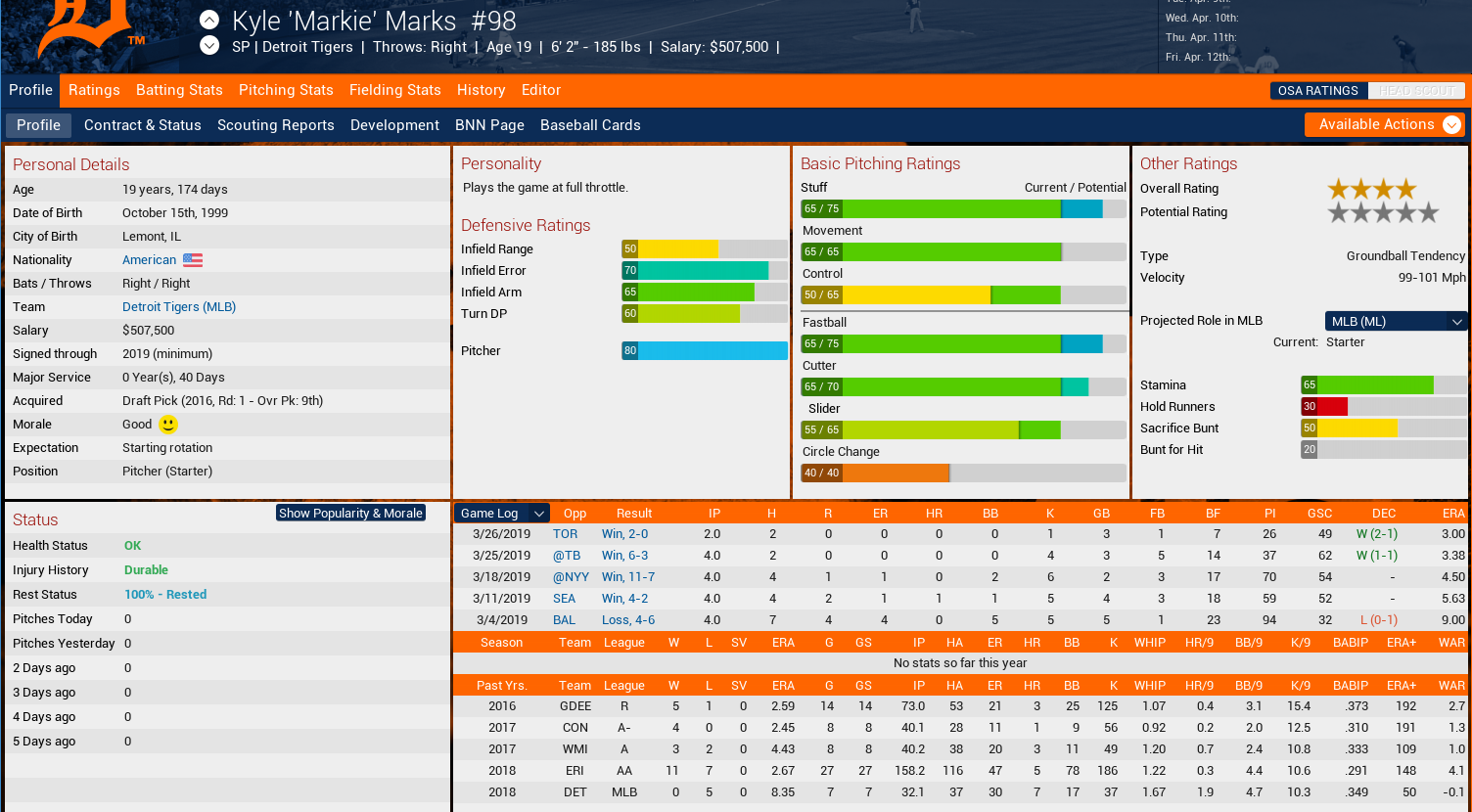This screenshot has width=1472, height=812.
Task: View the Fielding Stats tab
Action: [x=394, y=90]
